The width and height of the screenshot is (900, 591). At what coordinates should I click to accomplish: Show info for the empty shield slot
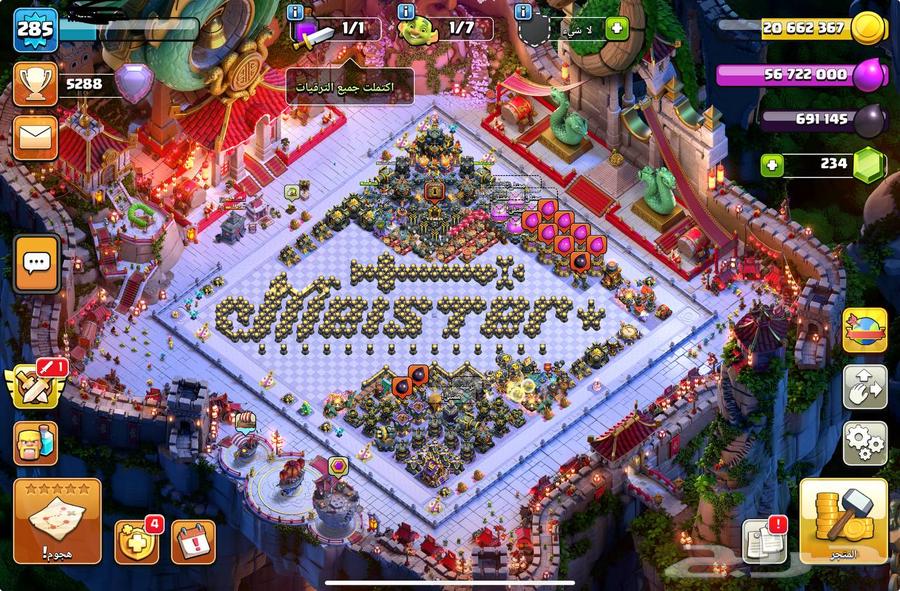(523, 12)
